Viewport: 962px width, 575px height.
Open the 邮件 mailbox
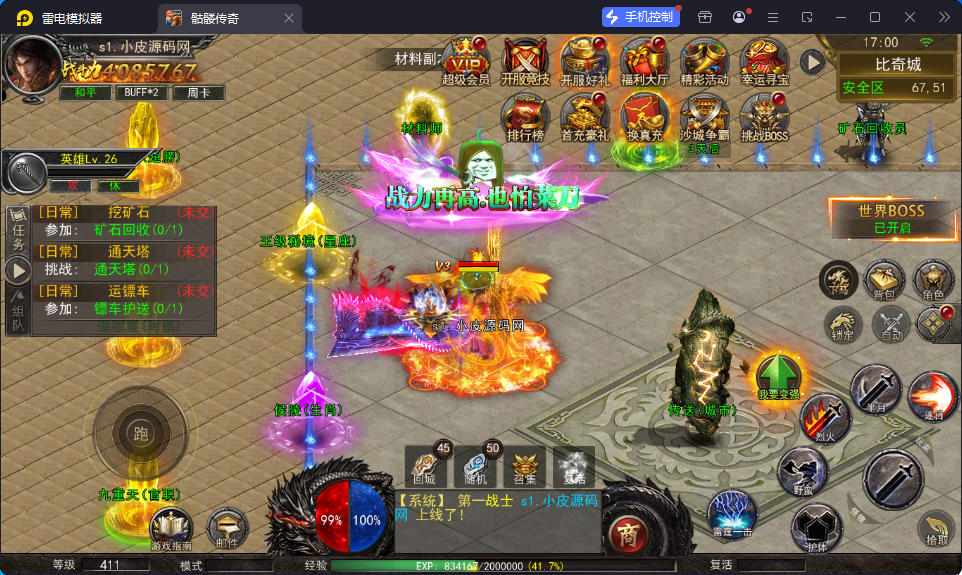(x=227, y=529)
